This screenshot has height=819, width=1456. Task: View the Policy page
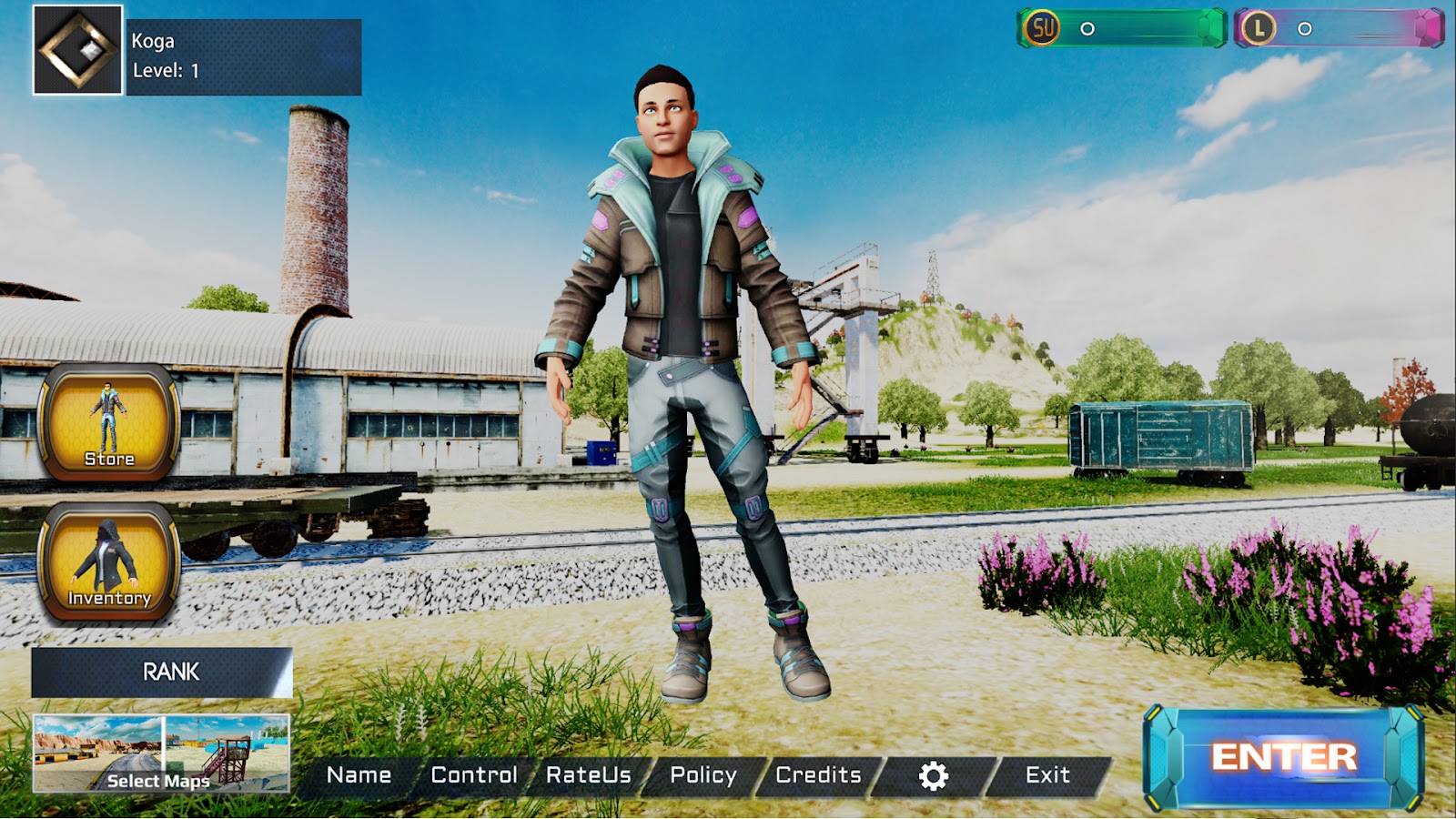point(703,775)
